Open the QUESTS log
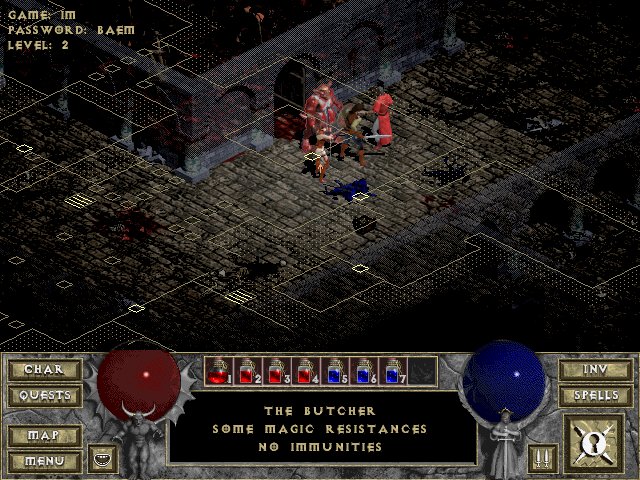This screenshot has width=640, height=480. (43, 396)
